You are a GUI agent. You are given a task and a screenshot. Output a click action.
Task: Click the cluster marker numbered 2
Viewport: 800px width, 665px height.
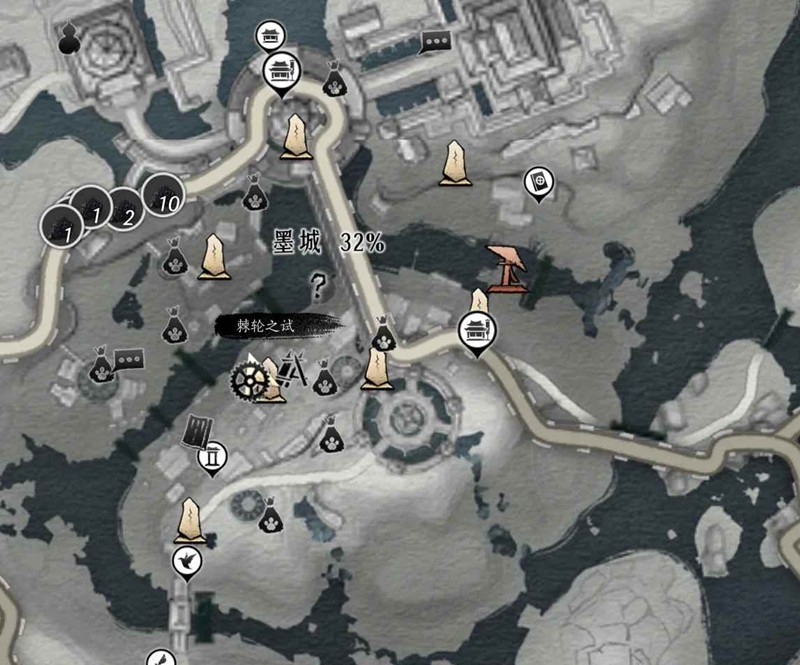tap(125, 208)
